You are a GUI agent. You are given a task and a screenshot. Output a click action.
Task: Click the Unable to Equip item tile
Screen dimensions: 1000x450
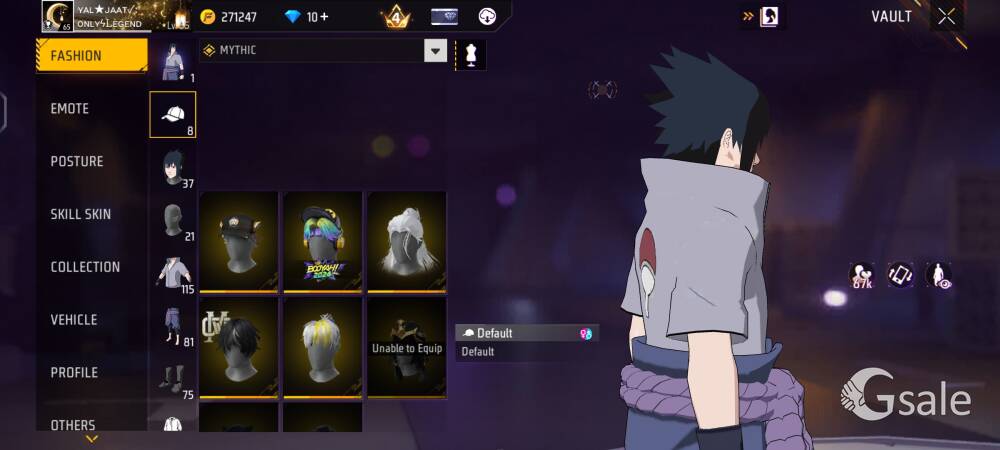(406, 347)
